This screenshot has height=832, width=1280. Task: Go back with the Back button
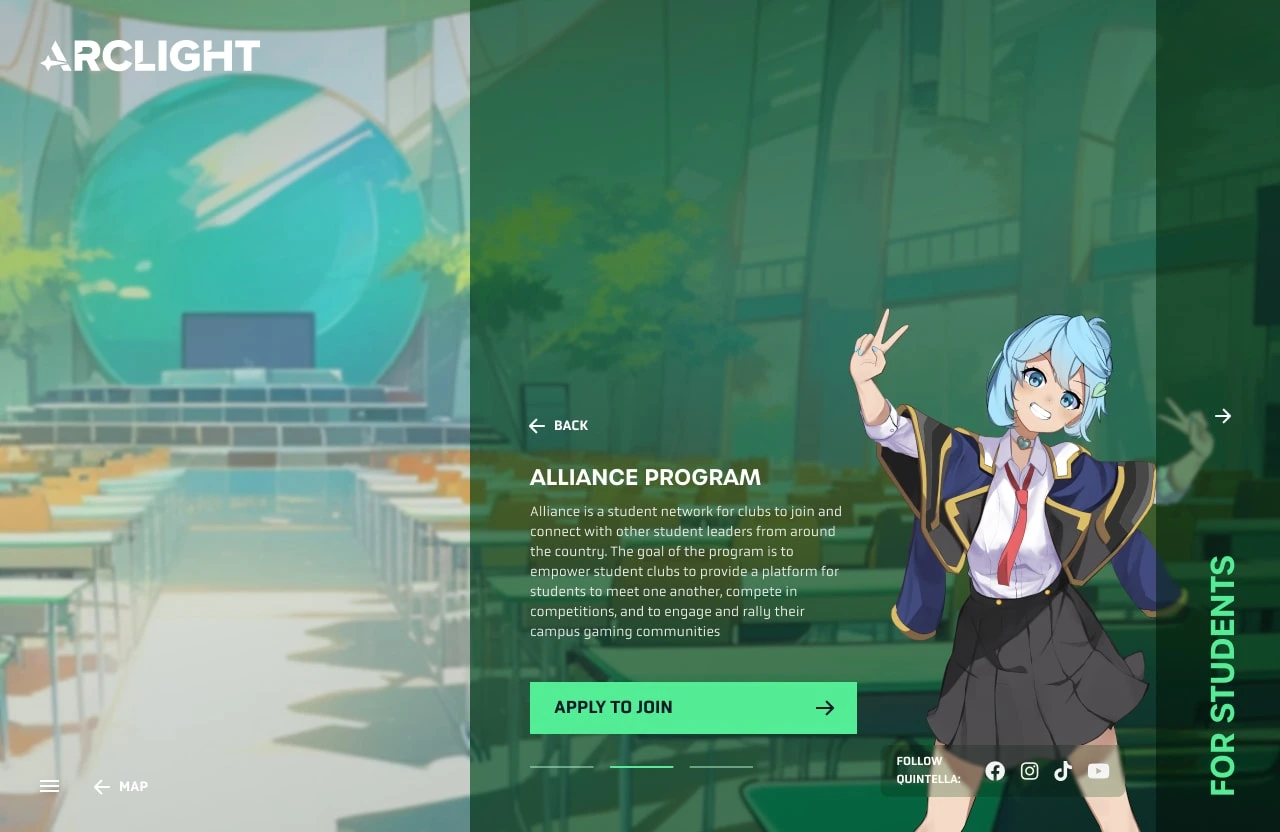[559, 426]
